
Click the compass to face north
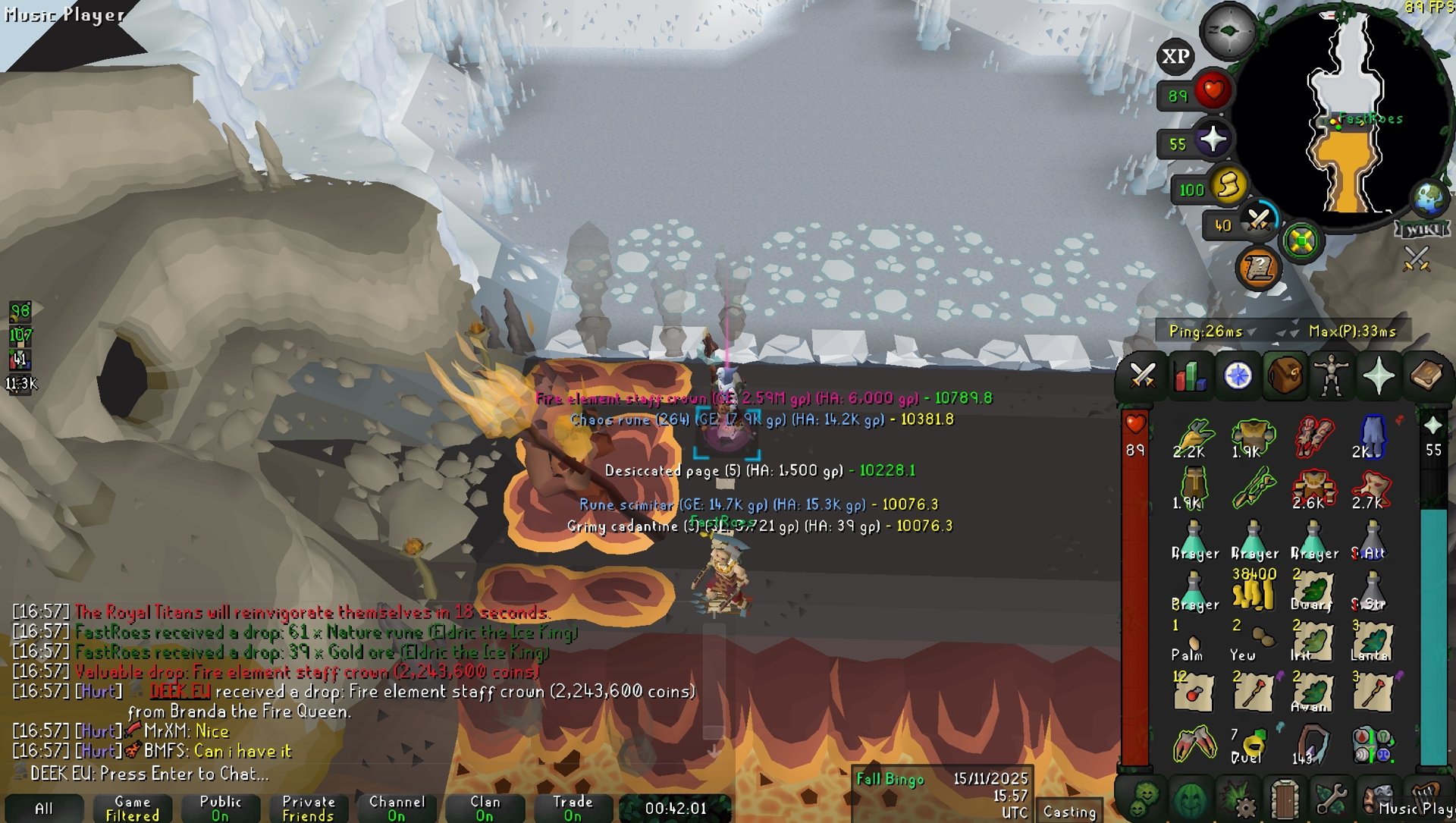coord(1228,31)
